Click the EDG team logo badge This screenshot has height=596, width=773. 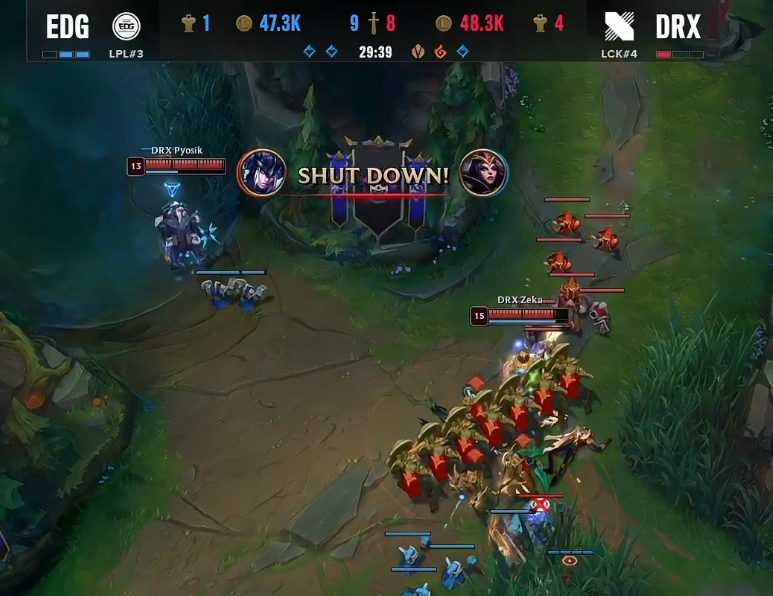point(126,26)
